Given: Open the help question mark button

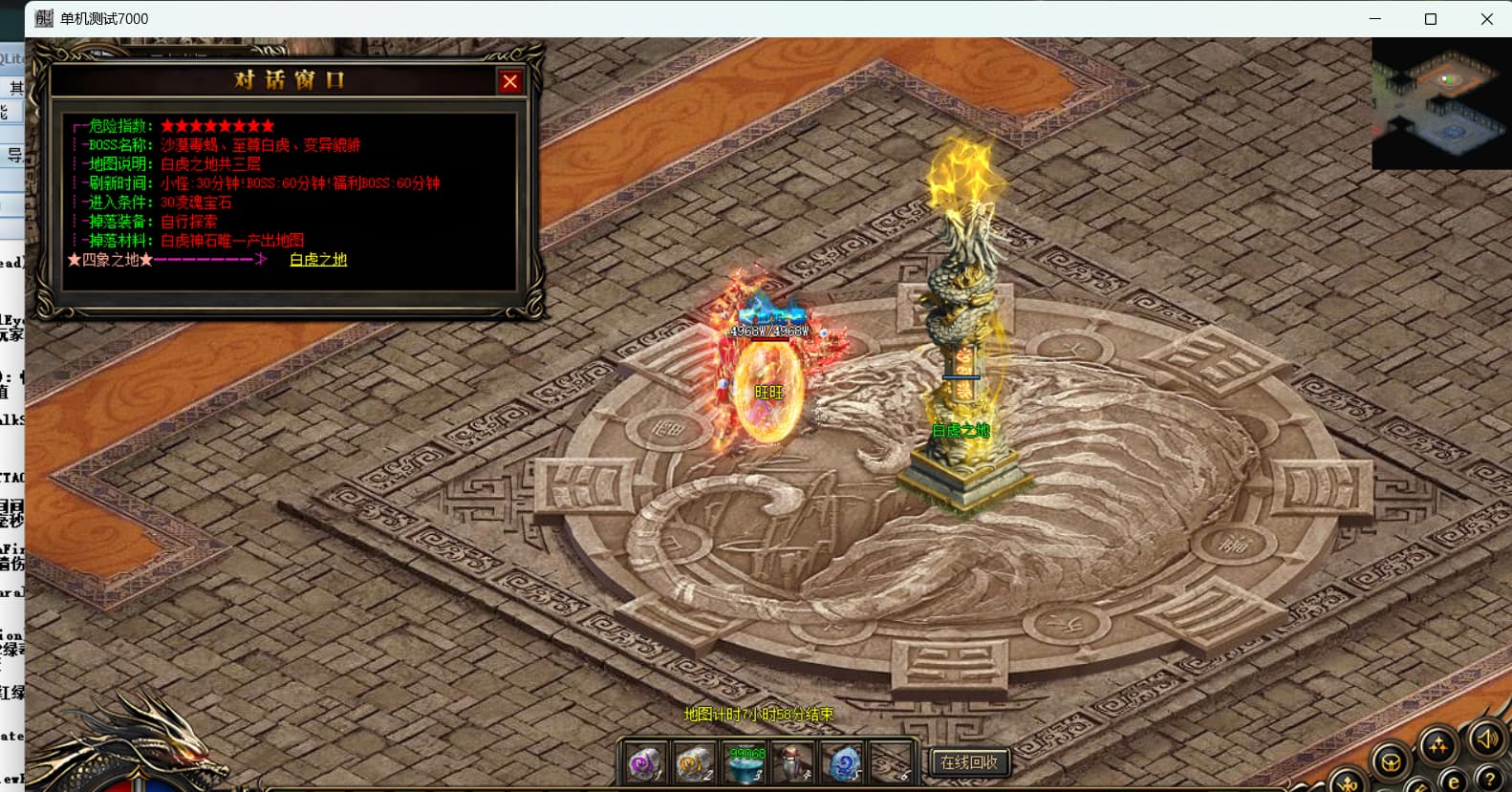Looking at the screenshot, I should (1488, 779).
